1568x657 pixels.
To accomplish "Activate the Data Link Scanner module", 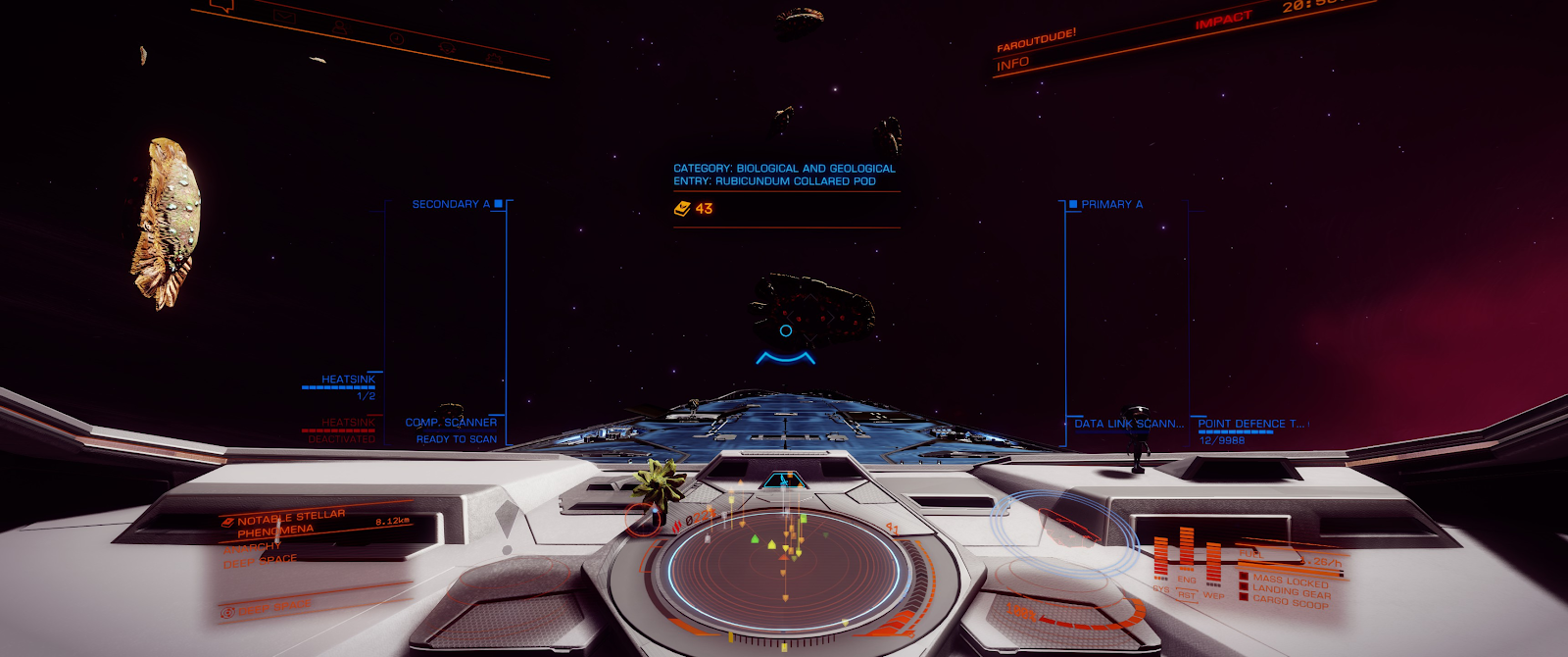I will coord(1128,424).
